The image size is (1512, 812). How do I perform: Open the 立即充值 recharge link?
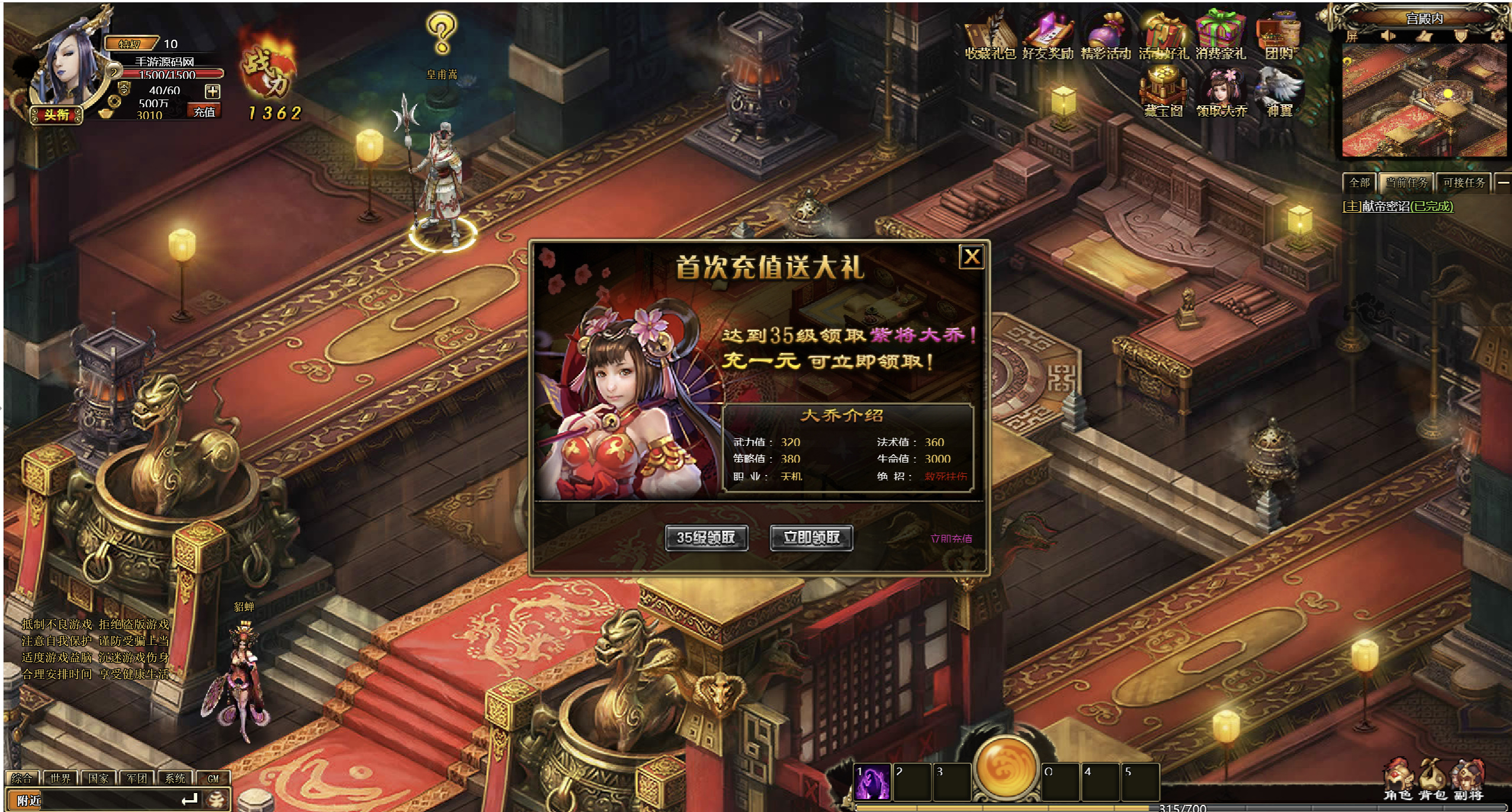point(951,538)
